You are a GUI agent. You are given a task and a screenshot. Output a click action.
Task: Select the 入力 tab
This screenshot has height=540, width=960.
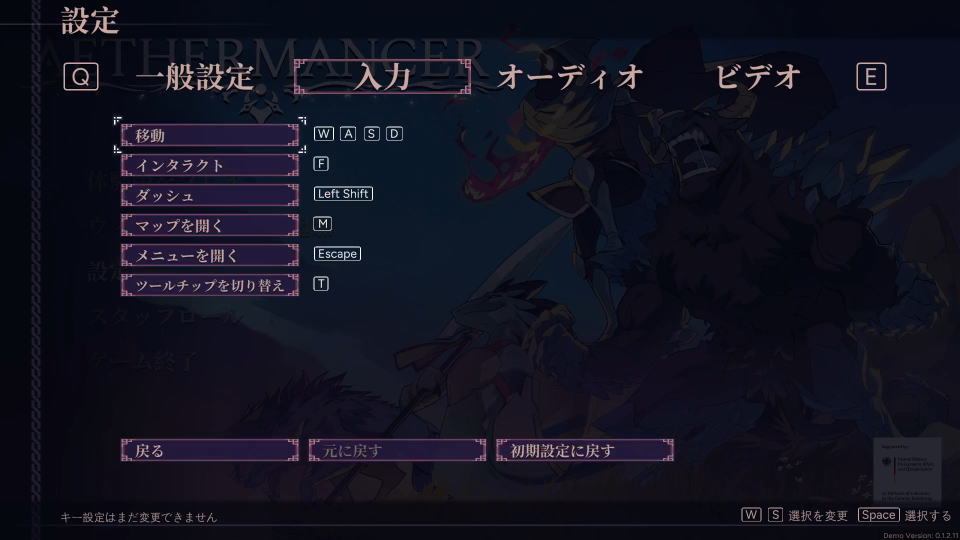[382, 77]
